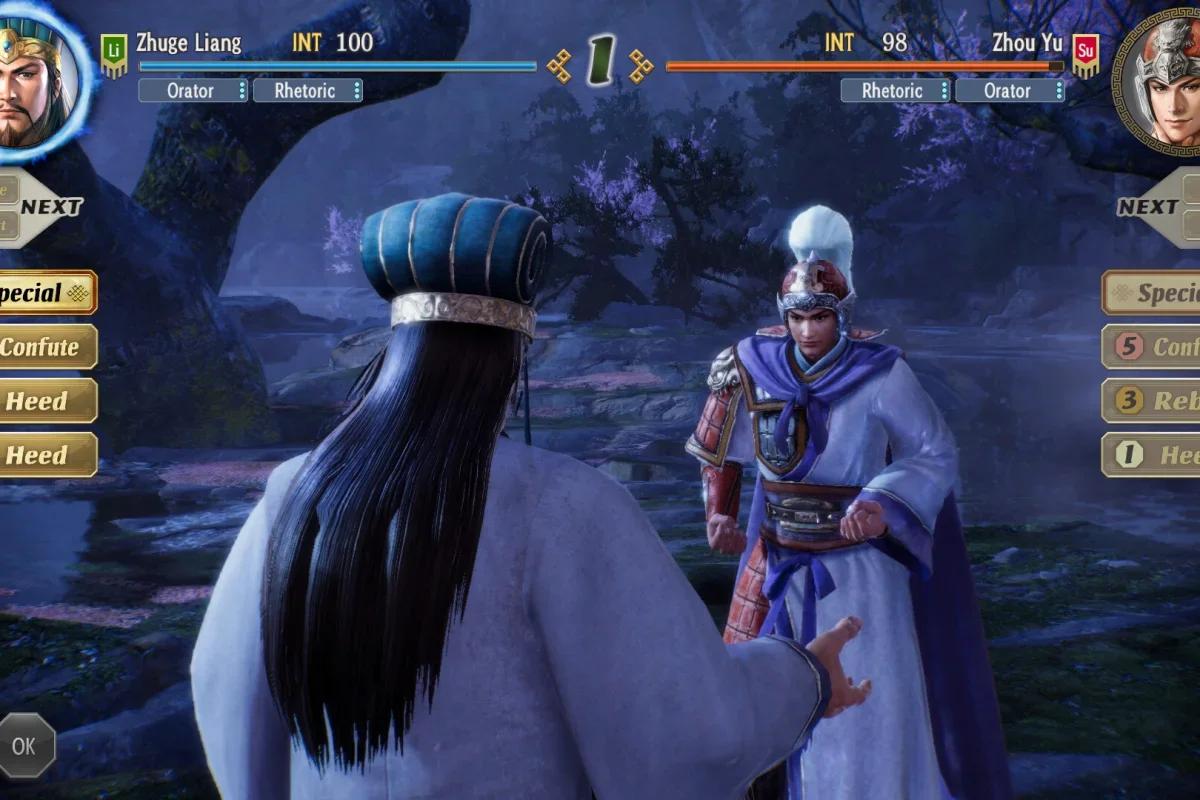Open Zhuge Liang's Orator trait tag
This screenshot has height=800, width=1200.
pyautogui.click(x=192, y=91)
